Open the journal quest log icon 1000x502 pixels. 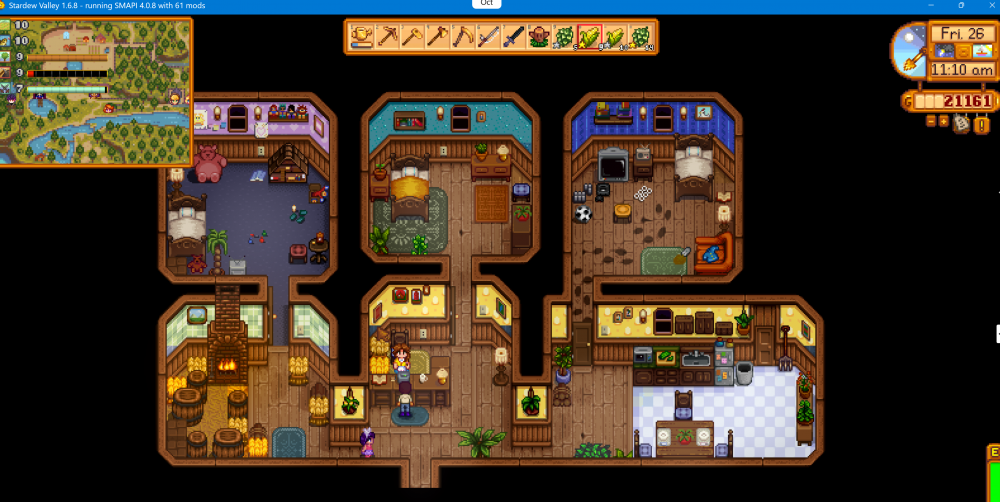coord(961,123)
